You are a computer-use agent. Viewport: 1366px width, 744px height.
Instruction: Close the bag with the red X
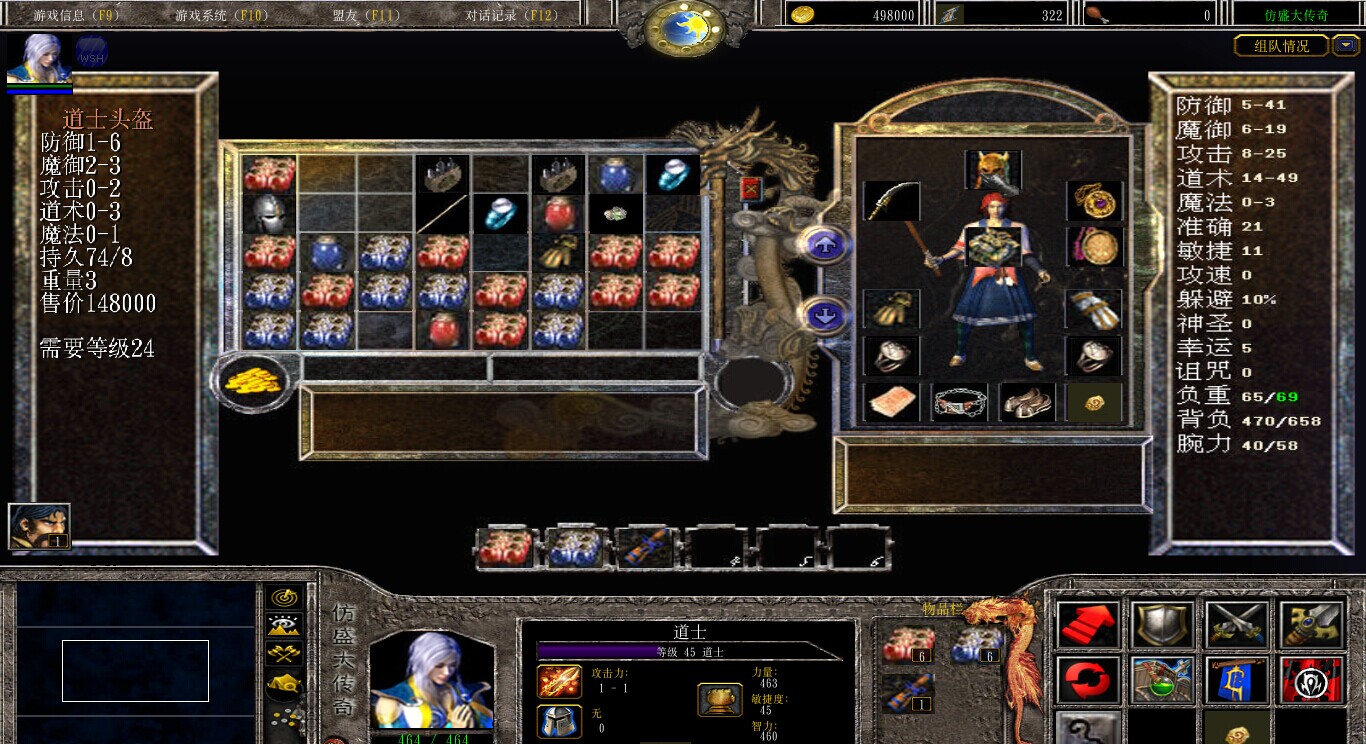tap(750, 189)
